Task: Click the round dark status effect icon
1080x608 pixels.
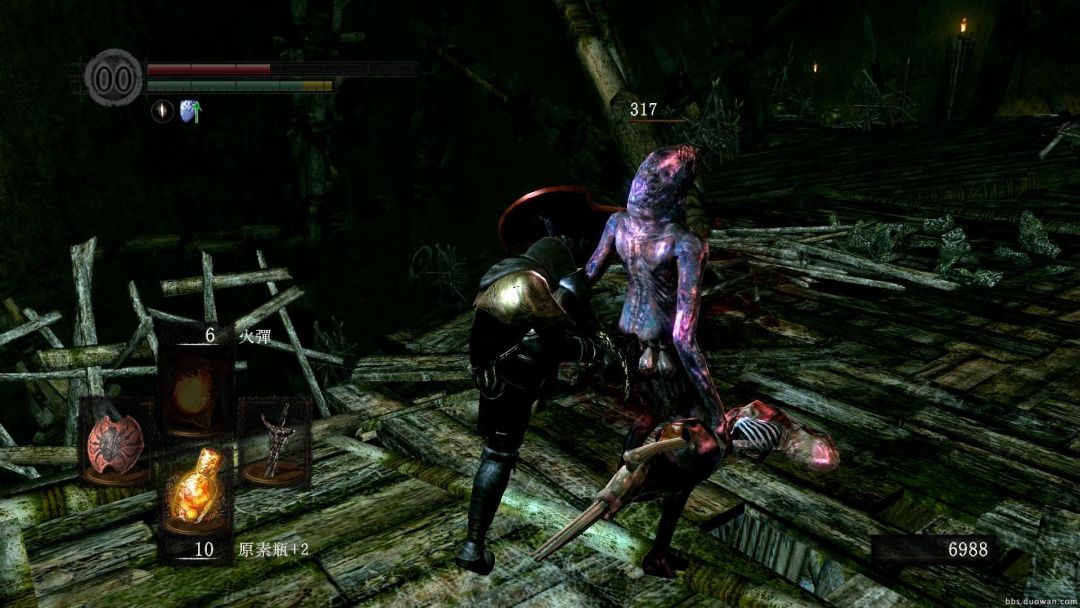Action: 162,112
